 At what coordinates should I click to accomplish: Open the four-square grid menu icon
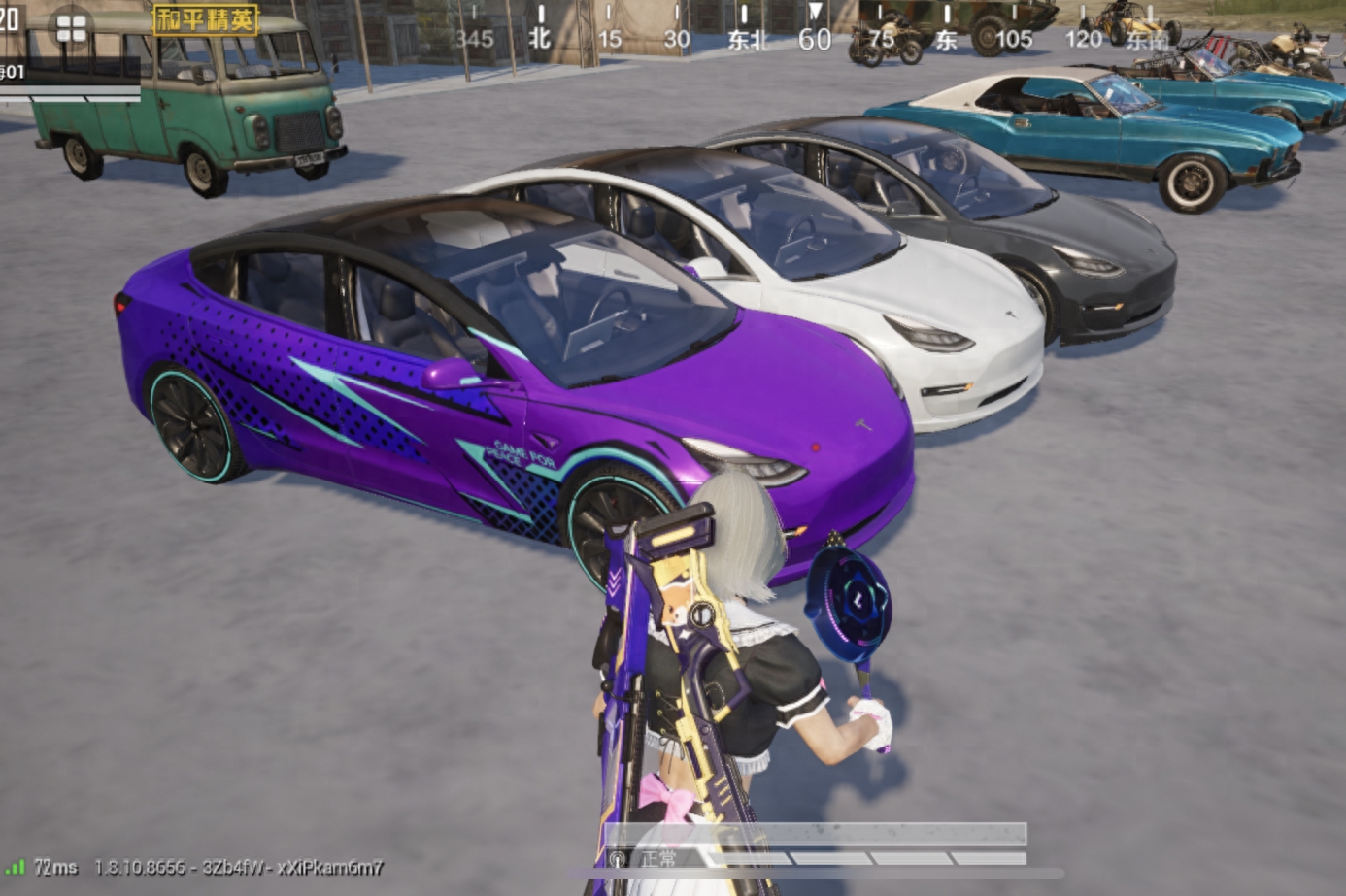click(x=71, y=28)
